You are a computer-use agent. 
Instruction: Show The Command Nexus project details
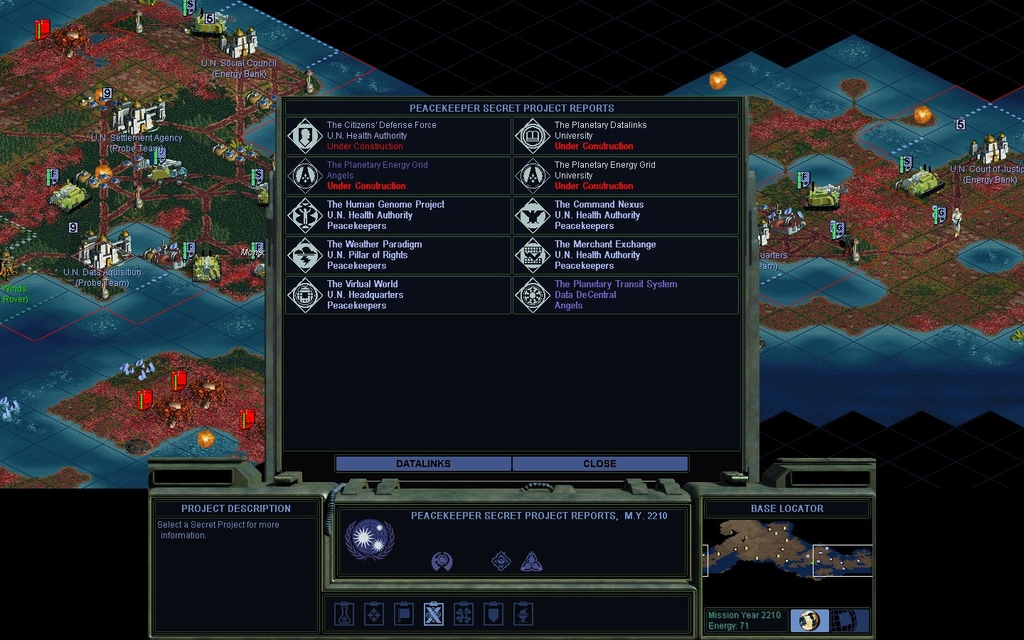[626, 215]
